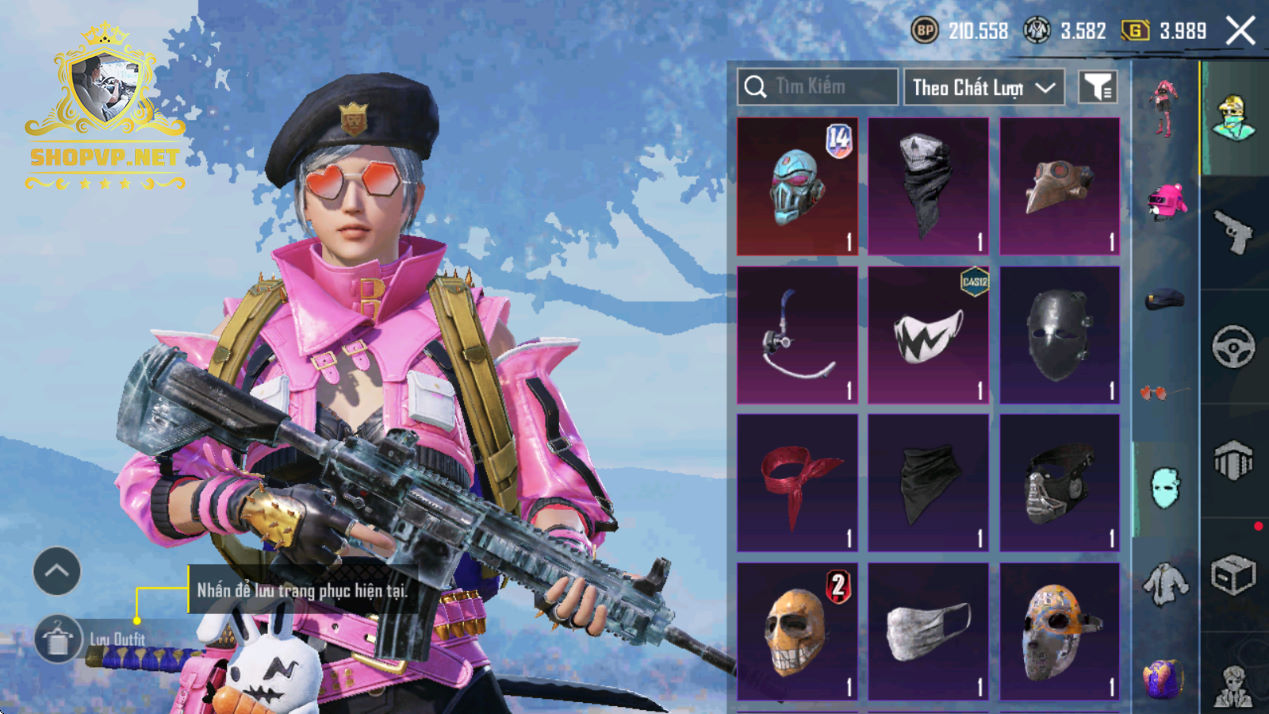
Task: Select the headset microphone item
Action: (797, 335)
